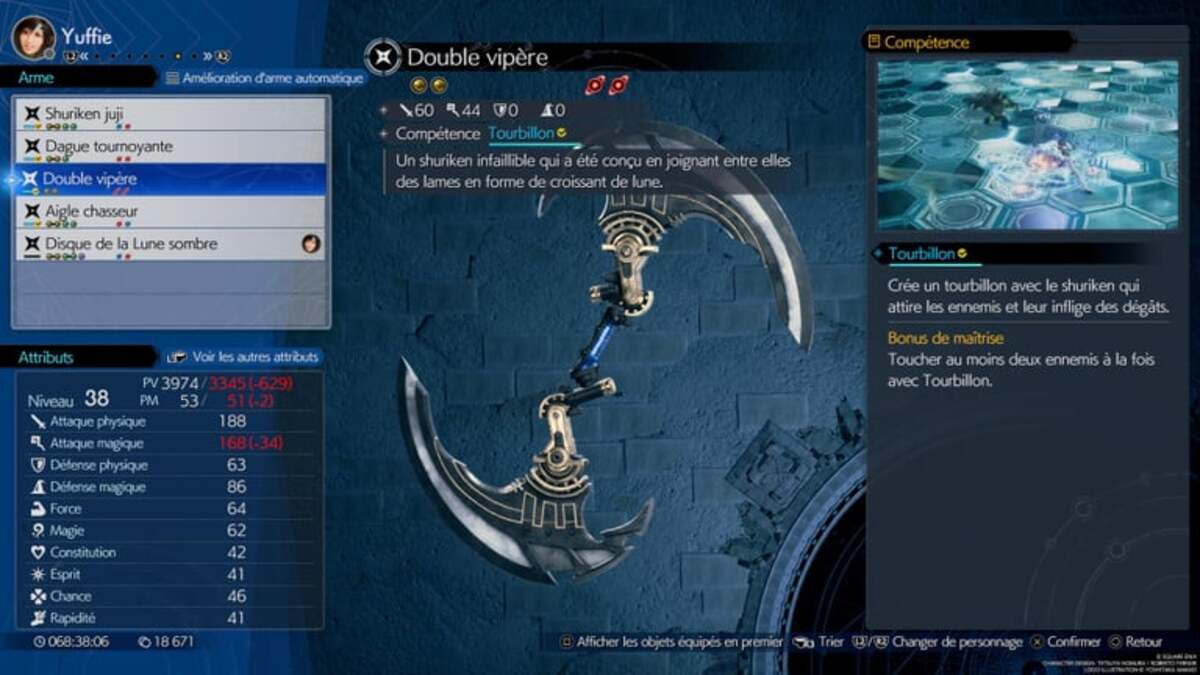This screenshot has height=675, width=1200.
Task: Select Disque de la Lune sombre
Action: 170,244
